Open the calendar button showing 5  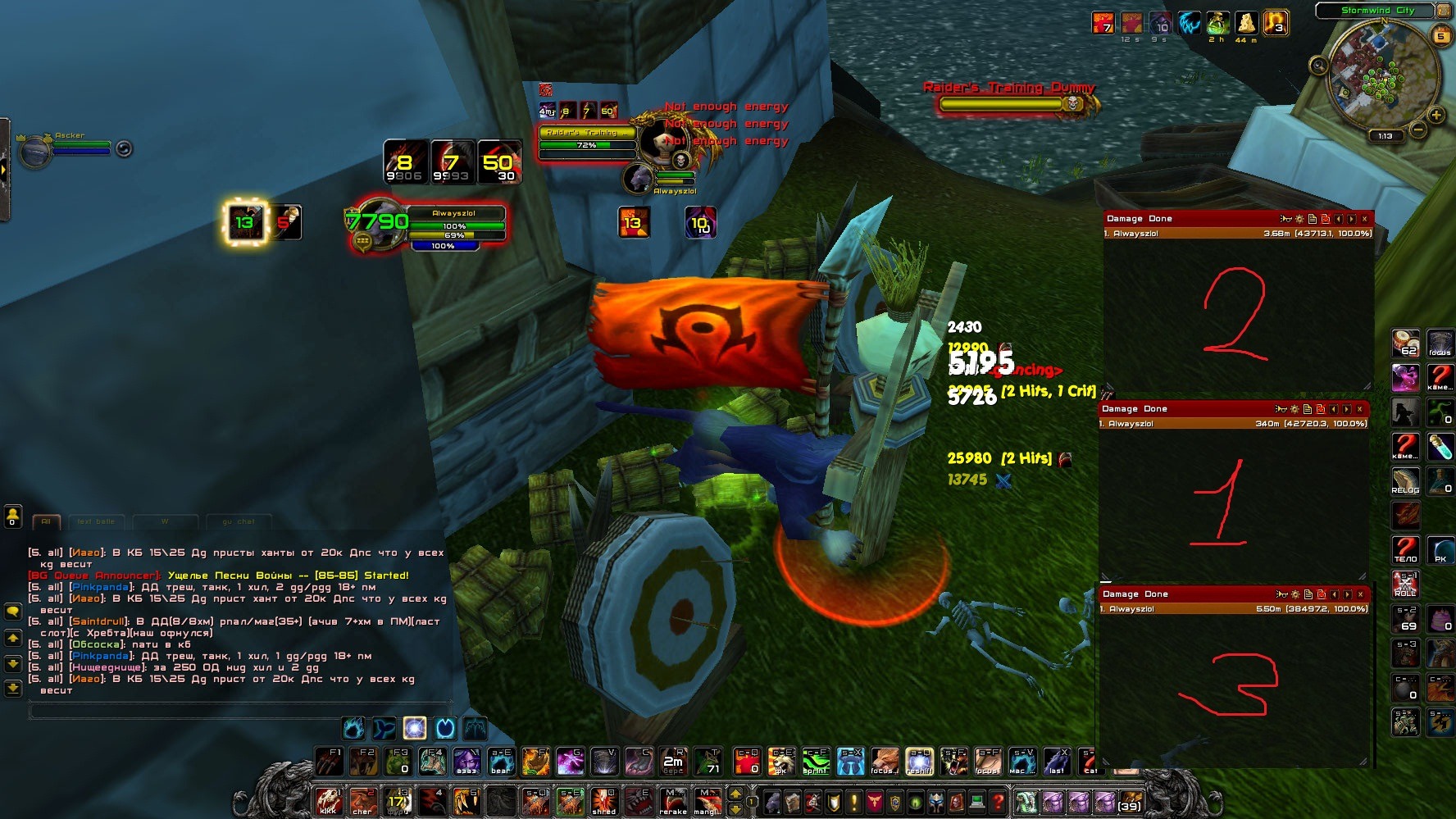1440,36
